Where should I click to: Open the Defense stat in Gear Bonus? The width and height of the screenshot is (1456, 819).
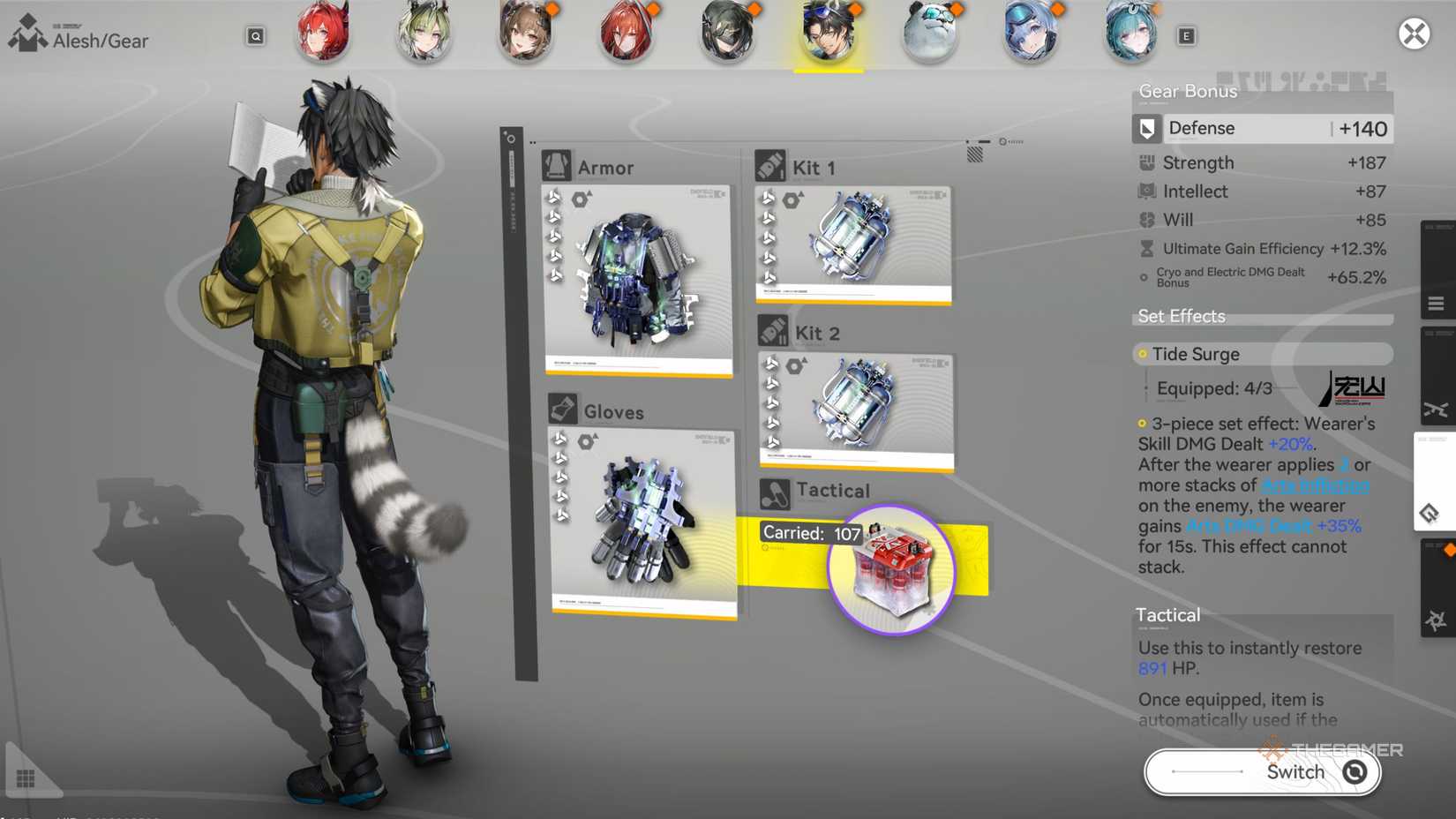[1262, 128]
